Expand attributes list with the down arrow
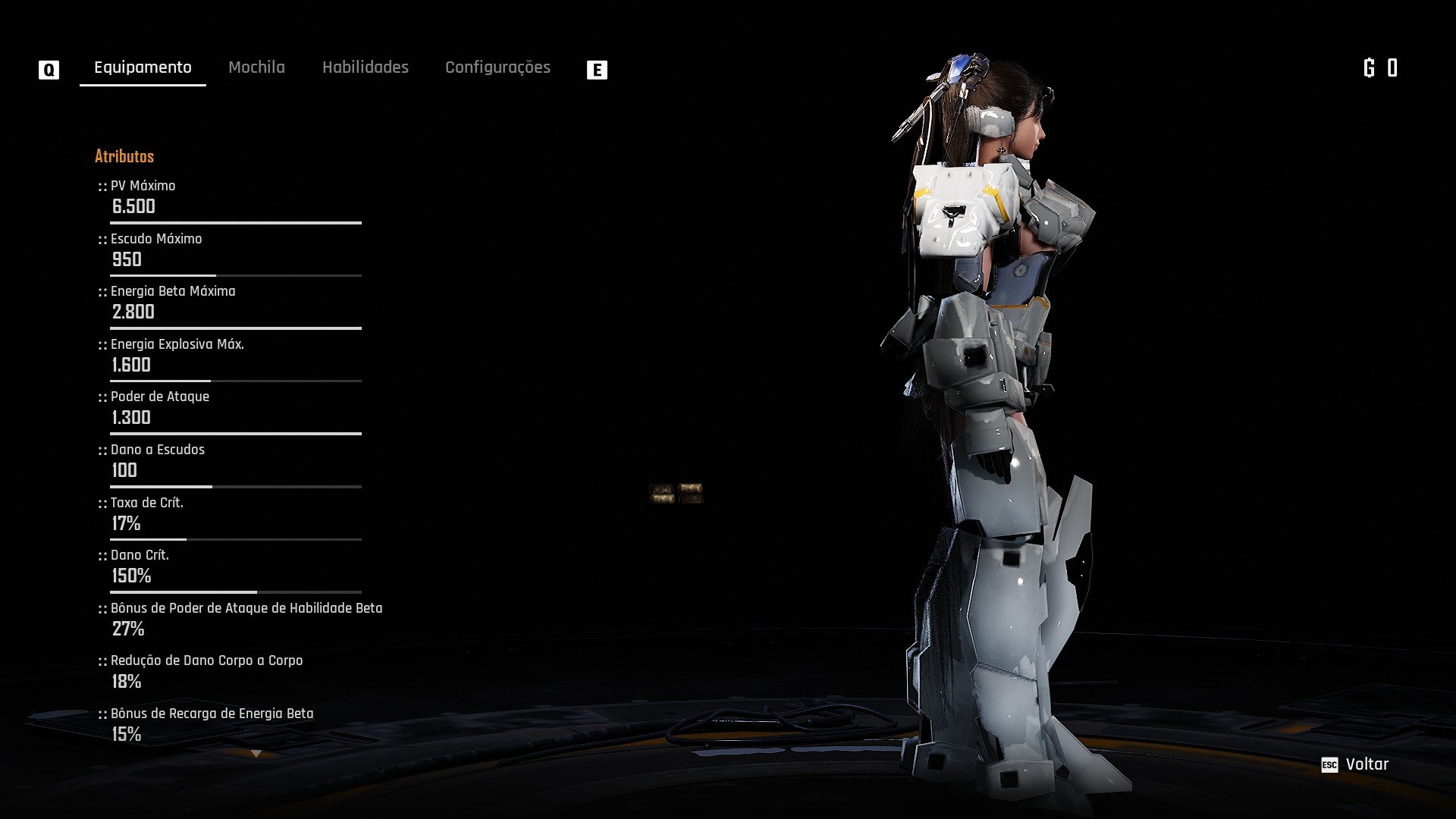Screen dimensions: 1456x819 (x=256, y=754)
